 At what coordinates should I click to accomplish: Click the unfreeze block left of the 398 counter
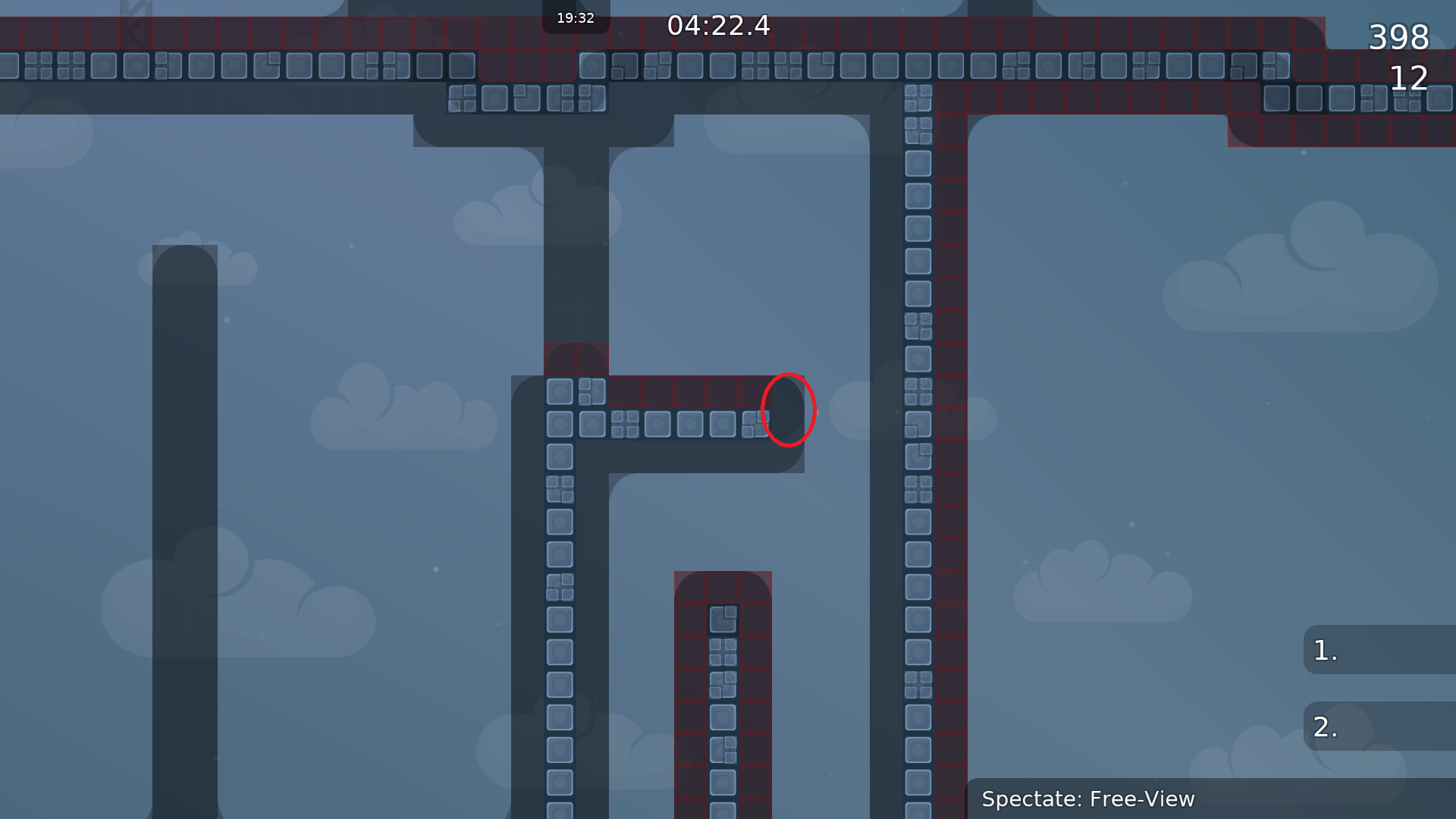pyautogui.click(x=1278, y=67)
